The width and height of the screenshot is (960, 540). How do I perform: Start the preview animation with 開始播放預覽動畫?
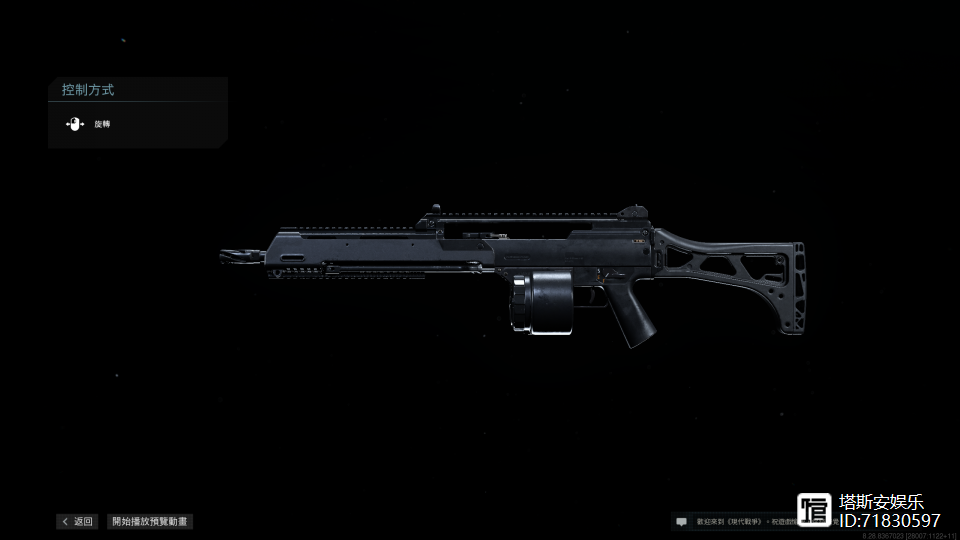point(150,521)
